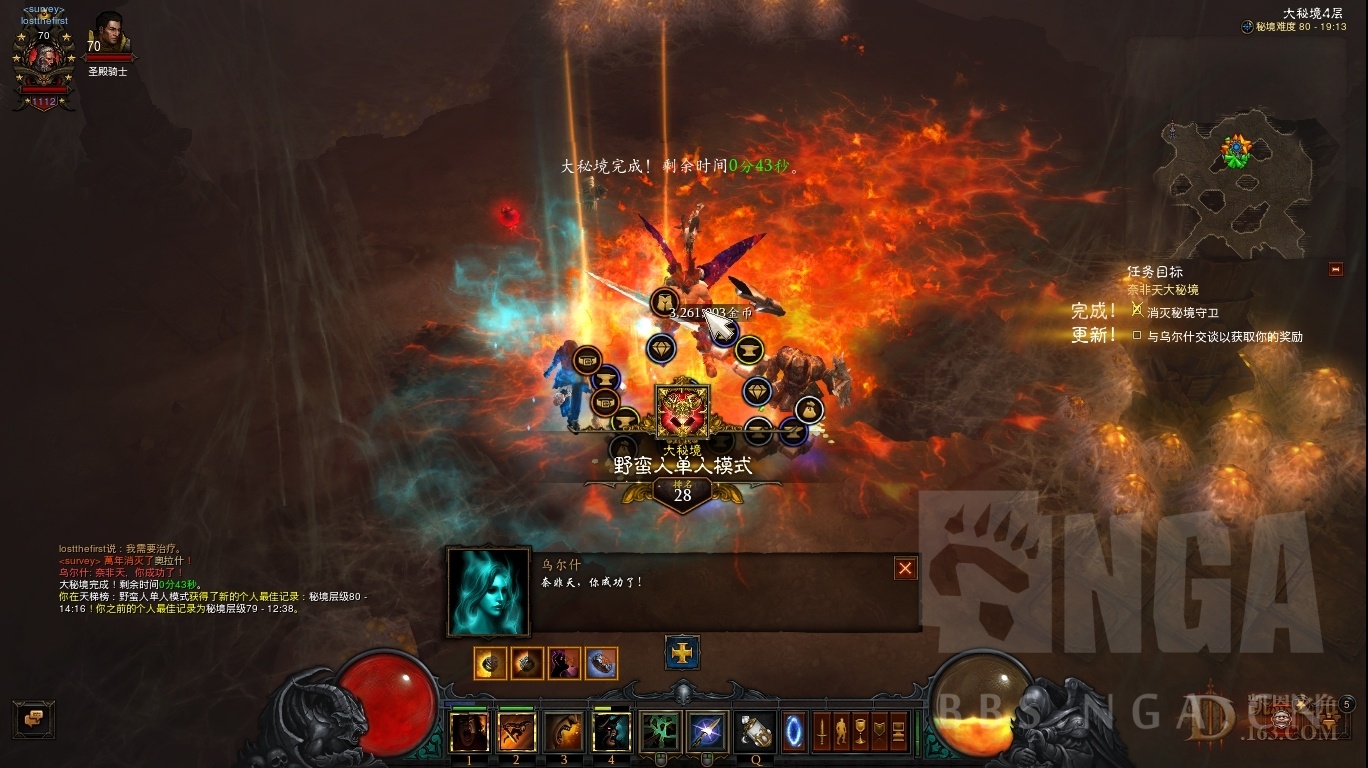Open the skills menu sword icon
The width and height of the screenshot is (1368, 768).
(821, 731)
